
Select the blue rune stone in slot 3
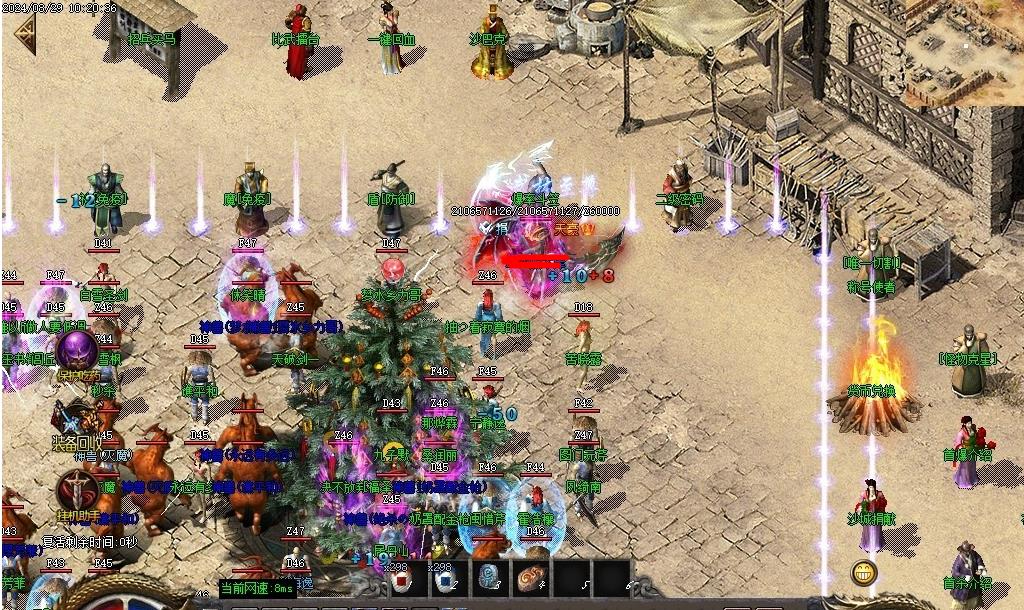(490, 579)
